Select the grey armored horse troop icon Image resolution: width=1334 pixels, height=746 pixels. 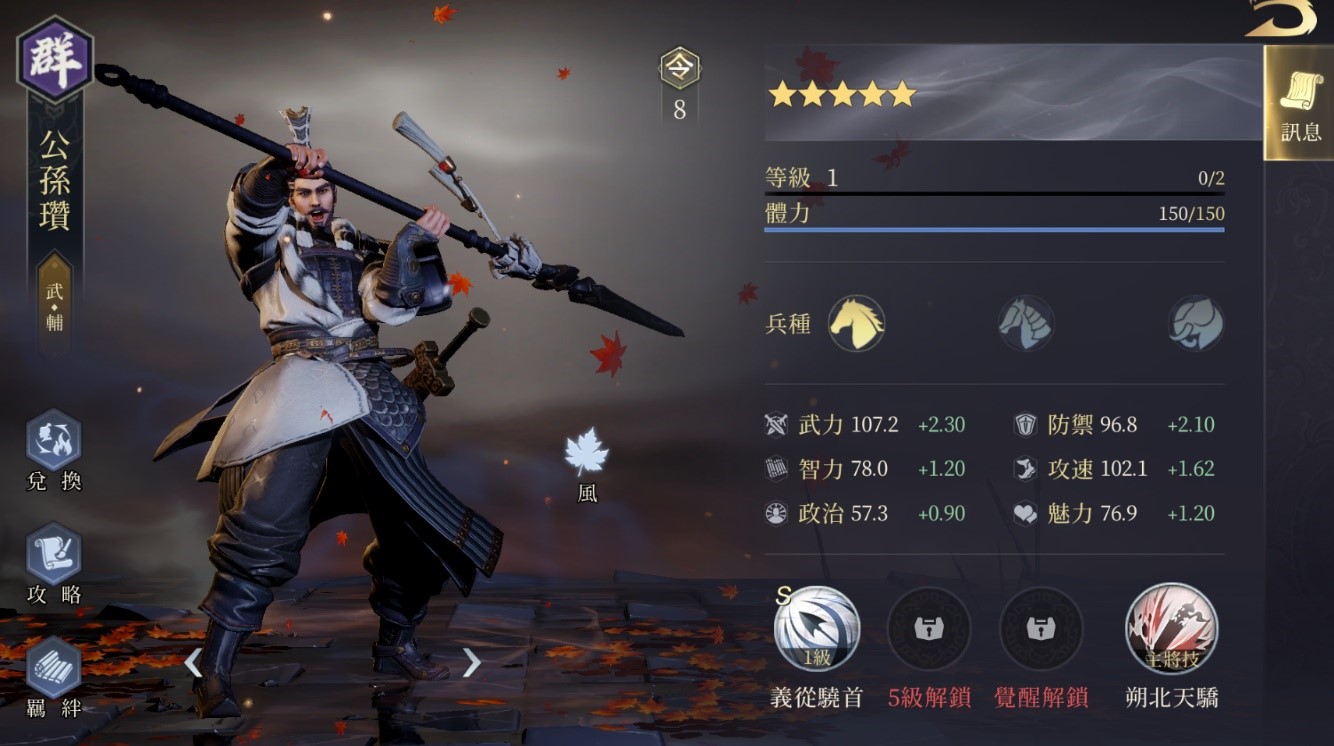tap(1025, 323)
